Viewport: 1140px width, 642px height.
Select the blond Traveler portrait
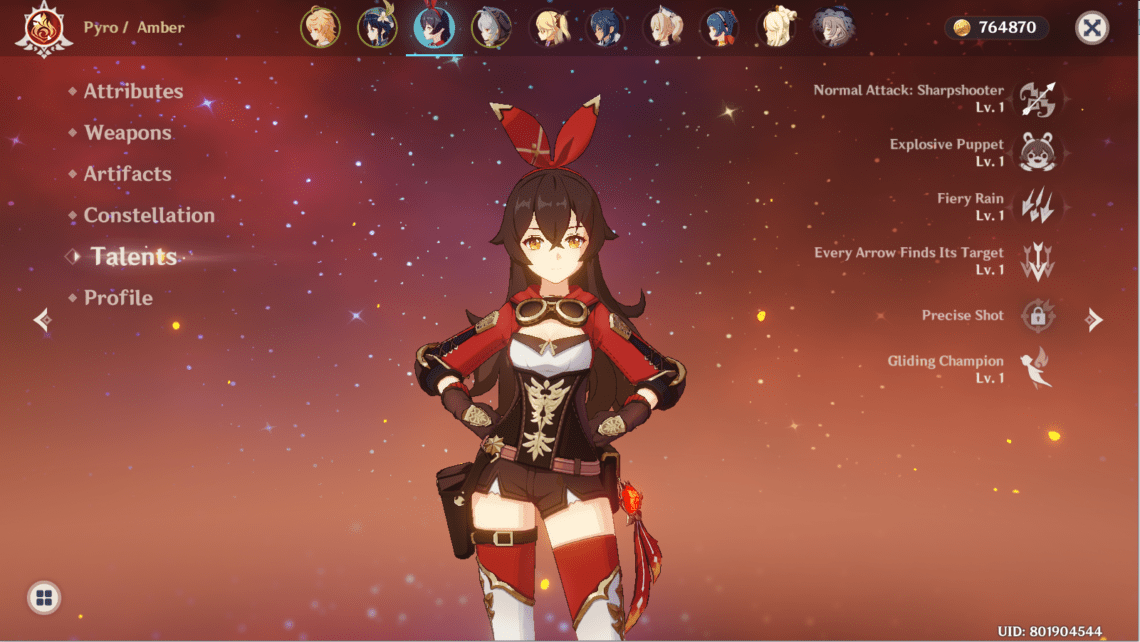(x=320, y=28)
